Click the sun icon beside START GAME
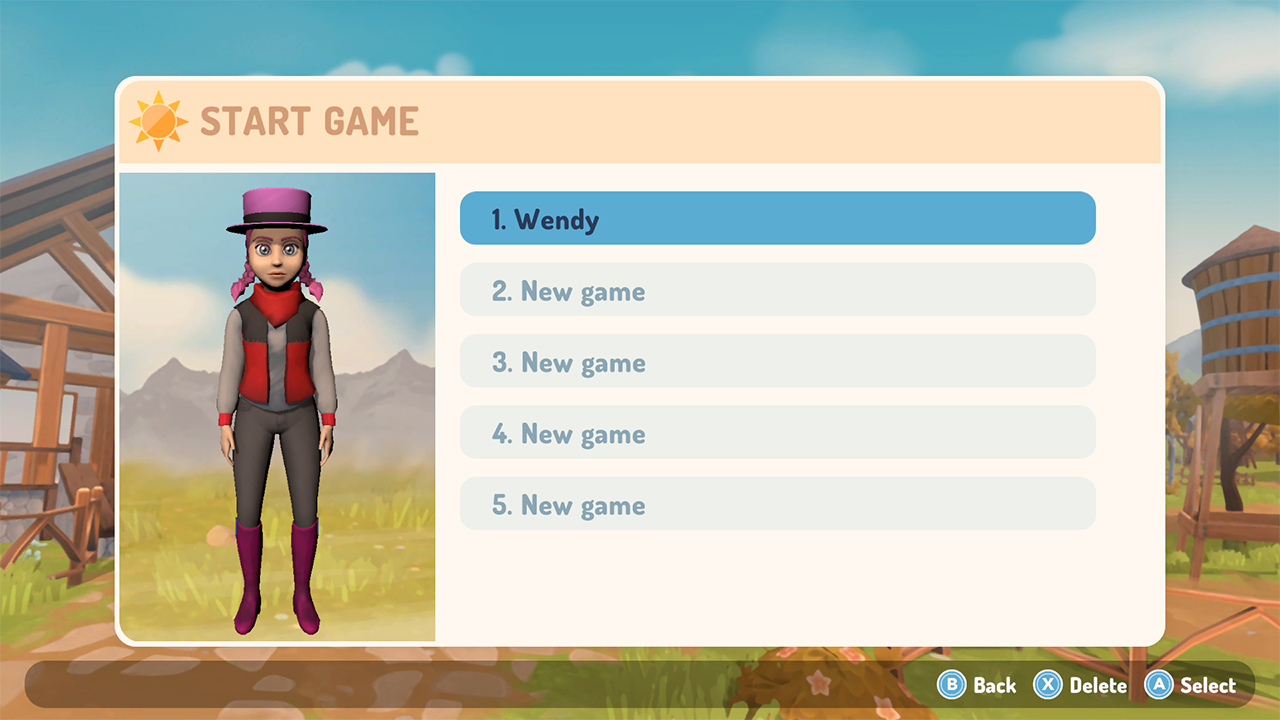Screen dimensions: 1280x720 coord(157,119)
